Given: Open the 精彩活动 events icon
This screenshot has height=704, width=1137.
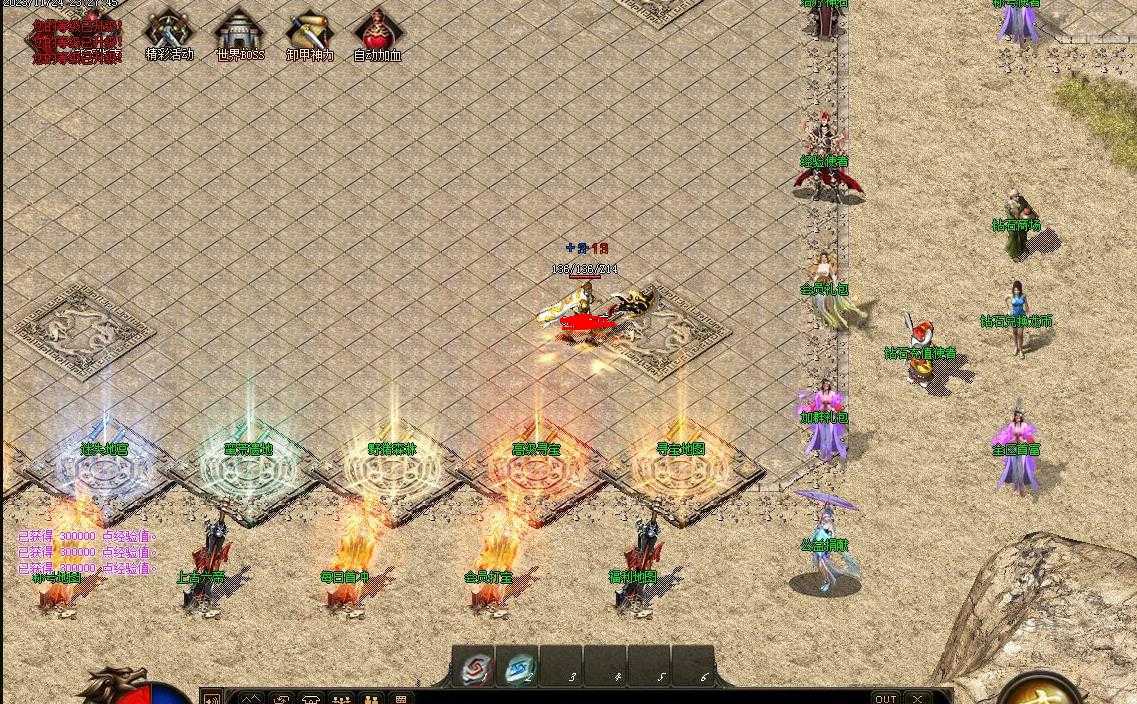Looking at the screenshot, I should (168, 33).
